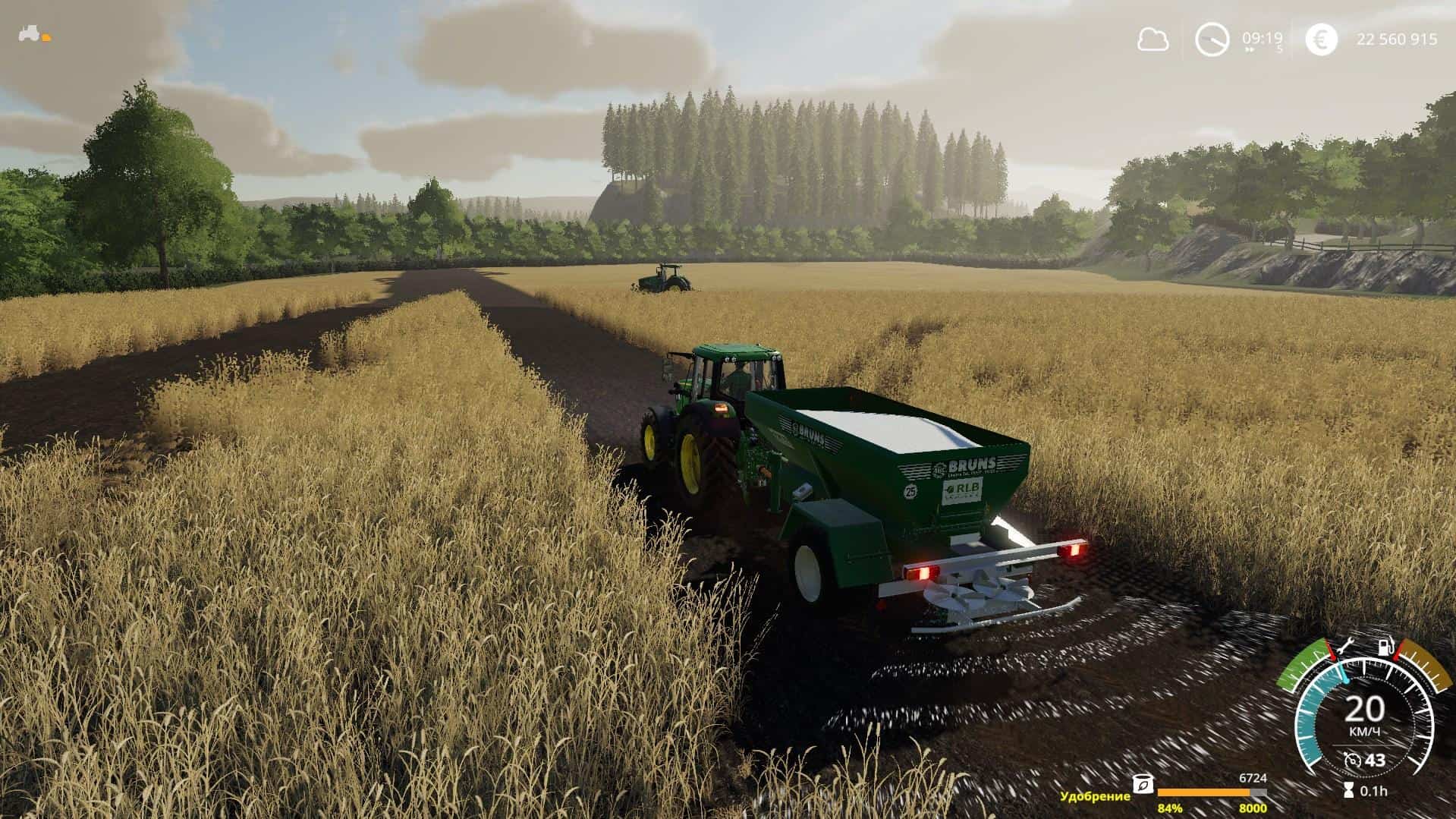Select the wrench damage icon
Image resolution: width=1456 pixels, height=819 pixels.
tap(1346, 647)
